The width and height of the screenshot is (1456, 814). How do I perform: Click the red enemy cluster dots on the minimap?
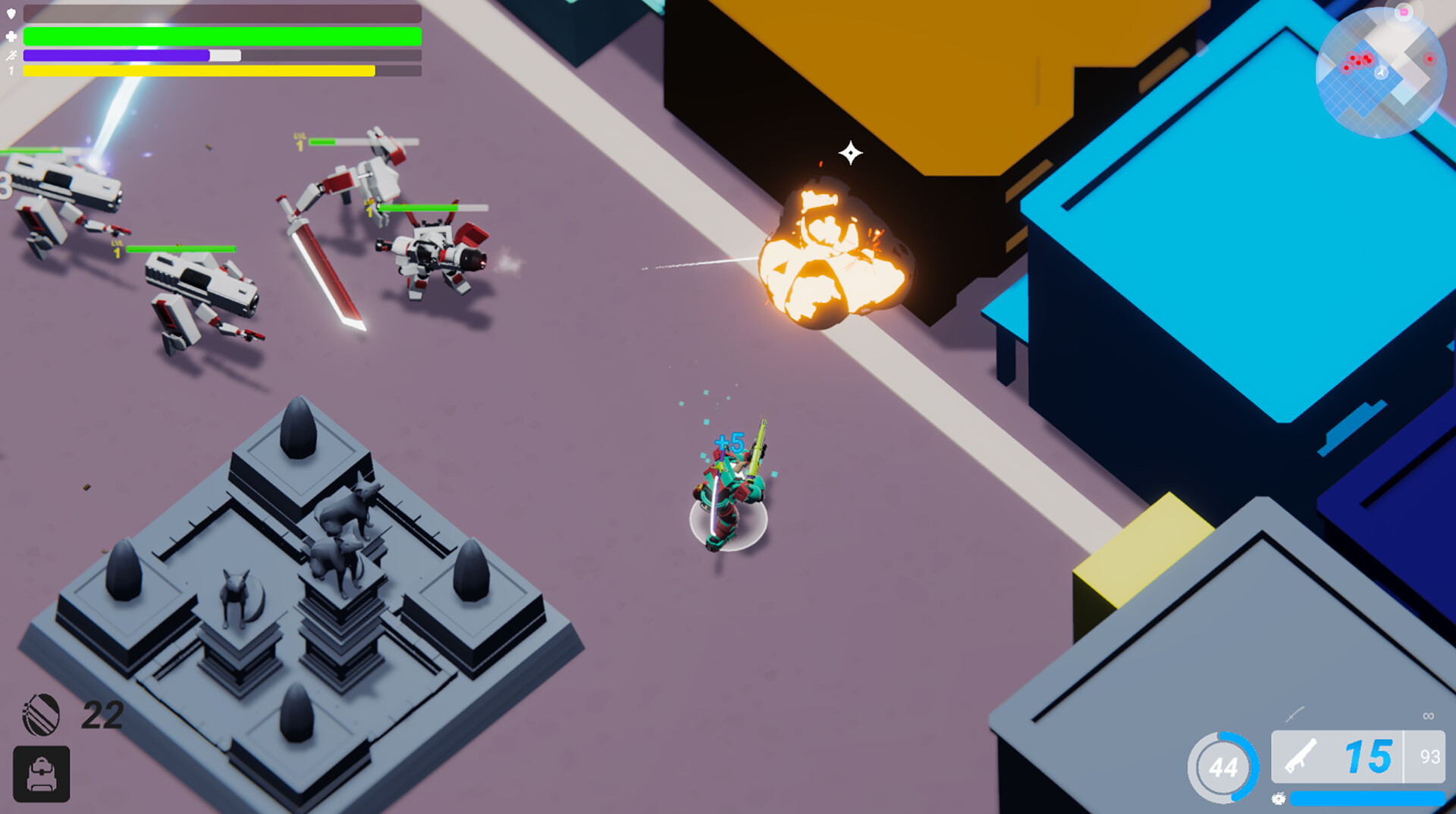click(1359, 60)
